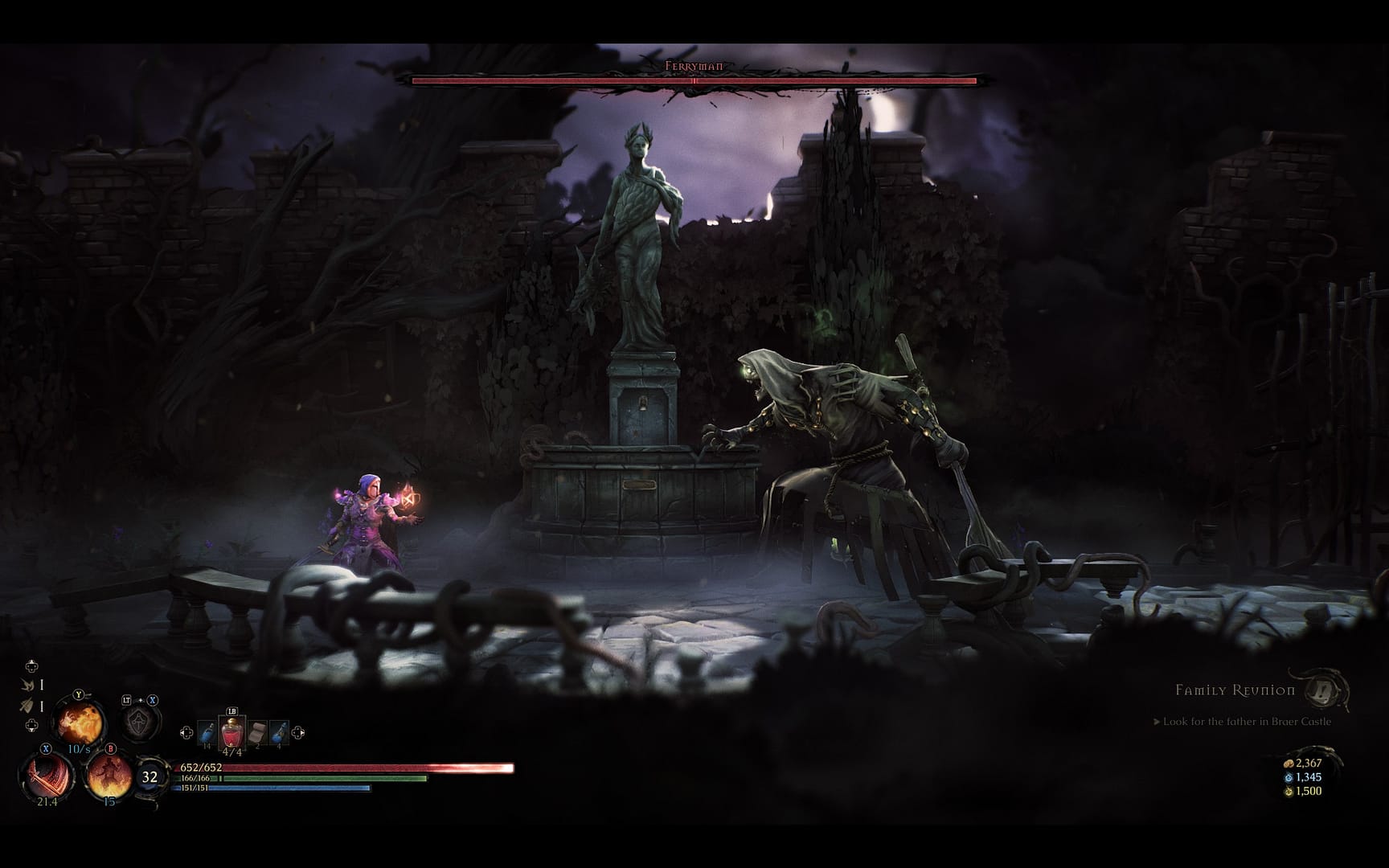The height and width of the screenshot is (868, 1389).
Task: Click the blue essence currency icon
Action: click(1288, 778)
